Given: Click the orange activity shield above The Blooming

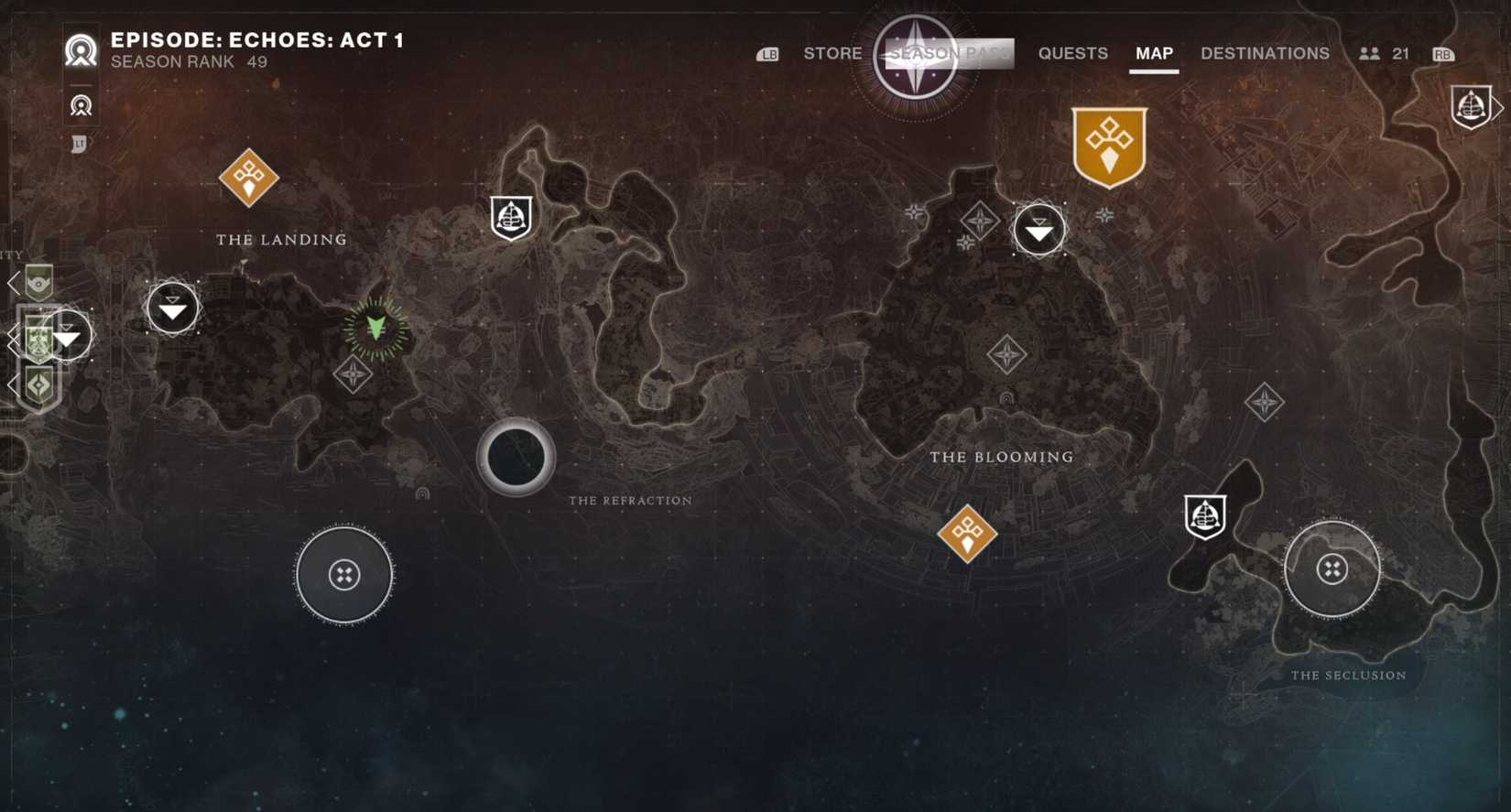Looking at the screenshot, I should point(1109,145).
